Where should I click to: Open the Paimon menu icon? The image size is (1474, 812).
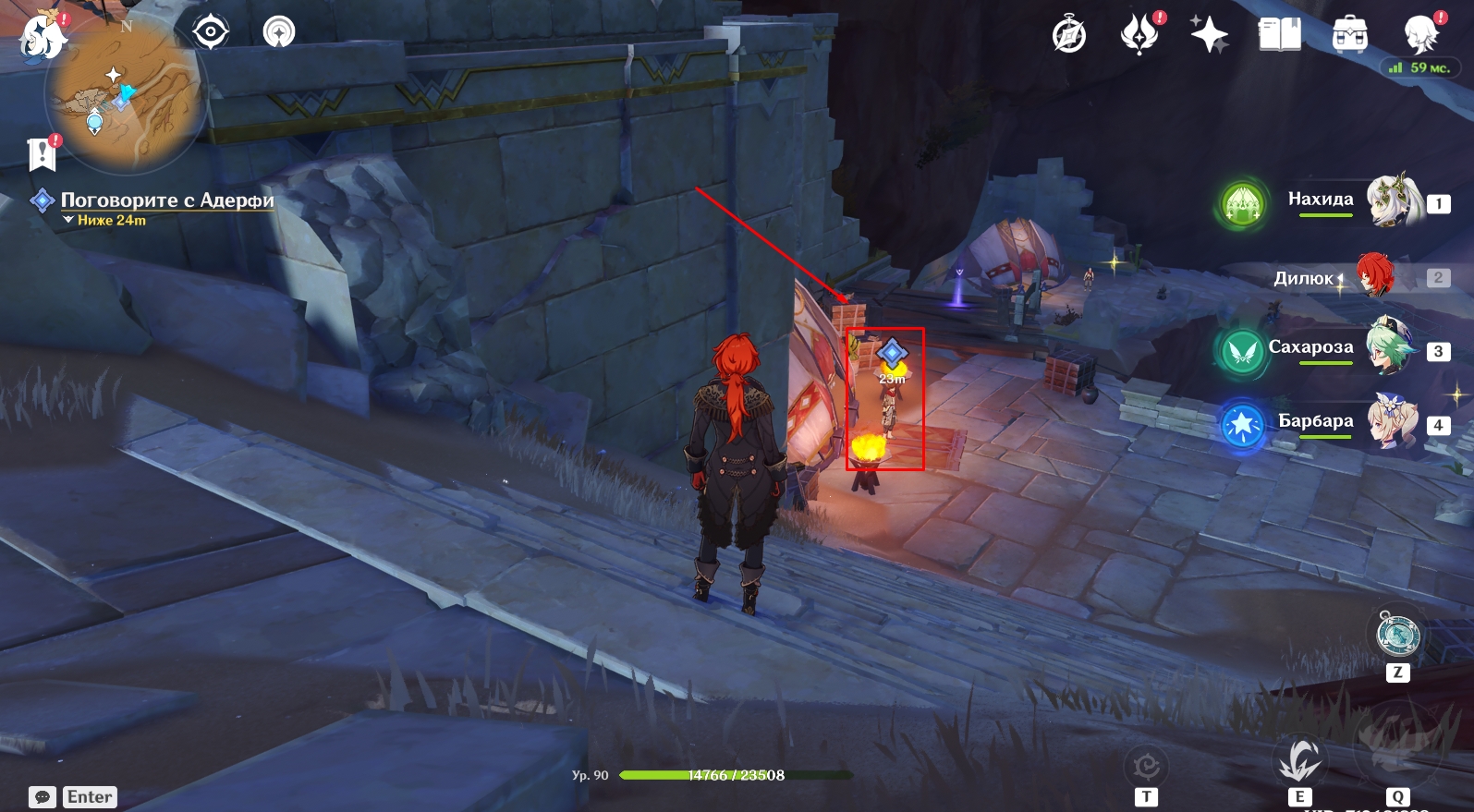coord(43,35)
